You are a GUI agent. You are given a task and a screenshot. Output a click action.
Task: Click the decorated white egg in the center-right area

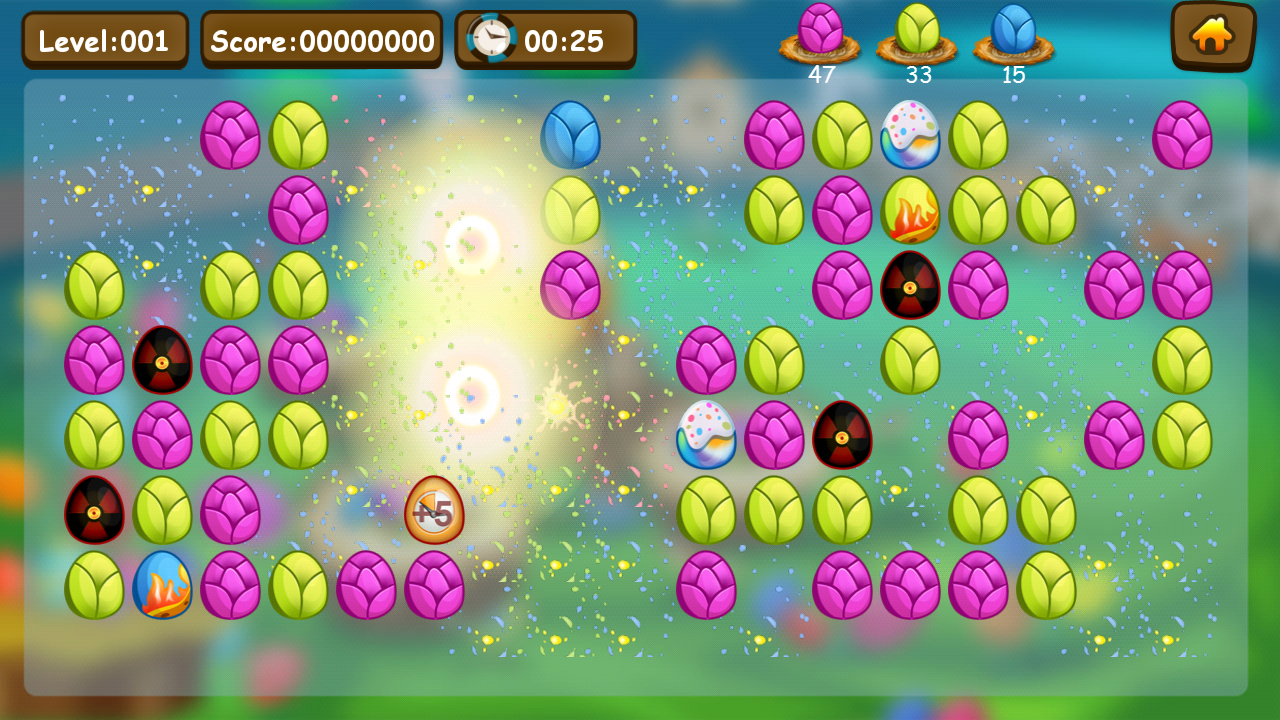(708, 437)
